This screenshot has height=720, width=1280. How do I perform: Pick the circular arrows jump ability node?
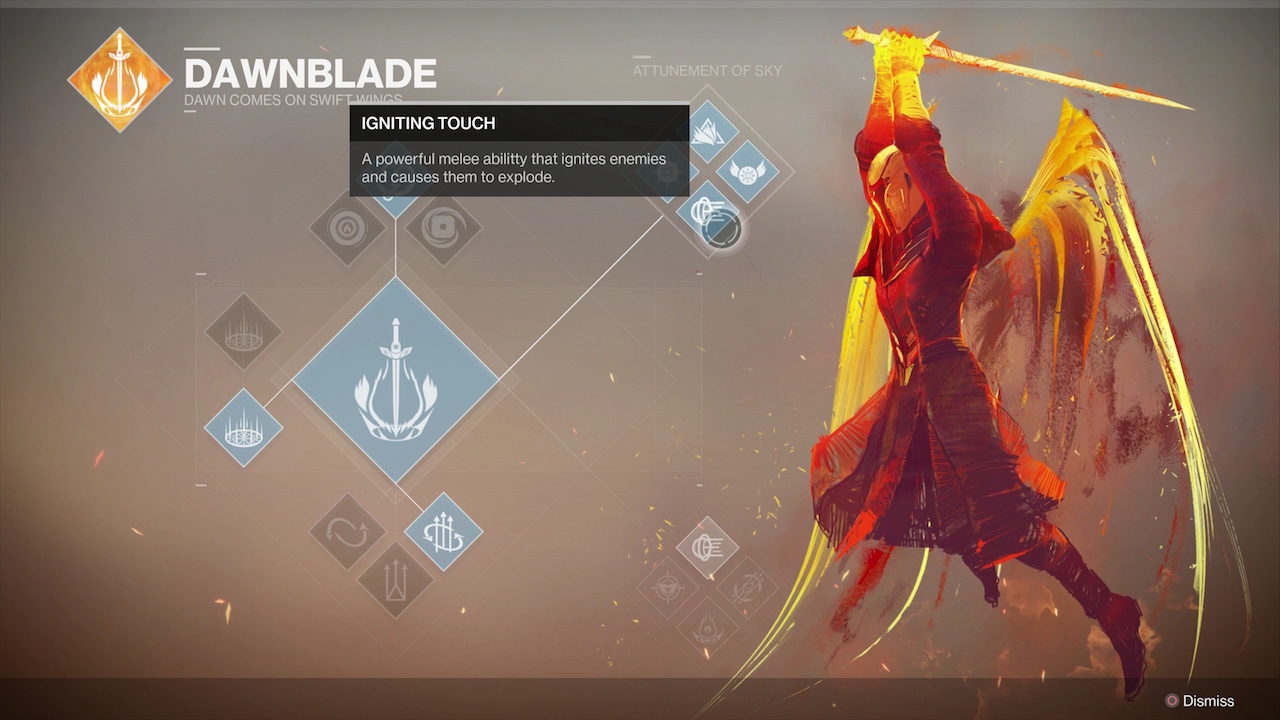pos(347,532)
